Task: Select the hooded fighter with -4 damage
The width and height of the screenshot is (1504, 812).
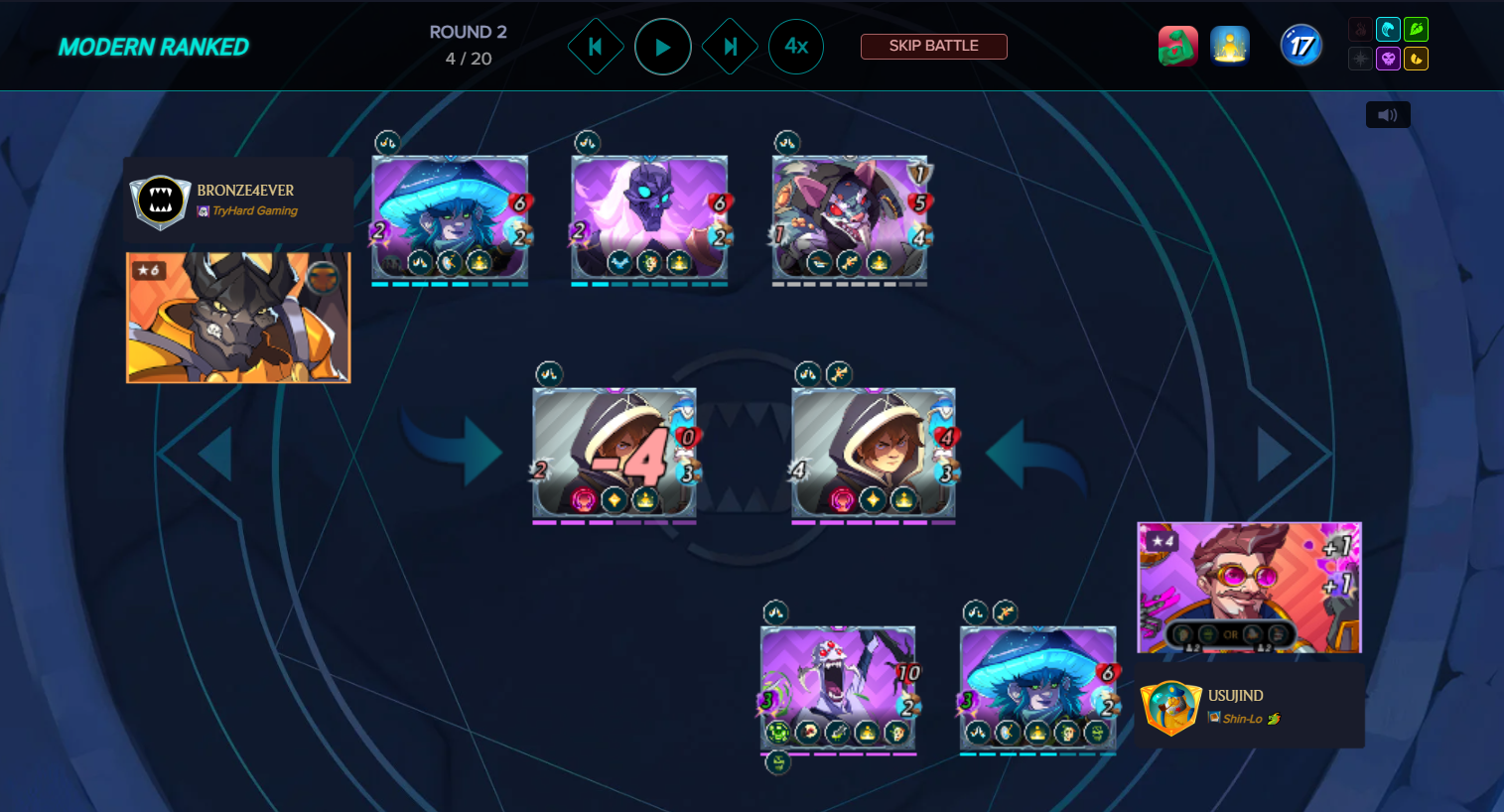Action: tap(614, 453)
